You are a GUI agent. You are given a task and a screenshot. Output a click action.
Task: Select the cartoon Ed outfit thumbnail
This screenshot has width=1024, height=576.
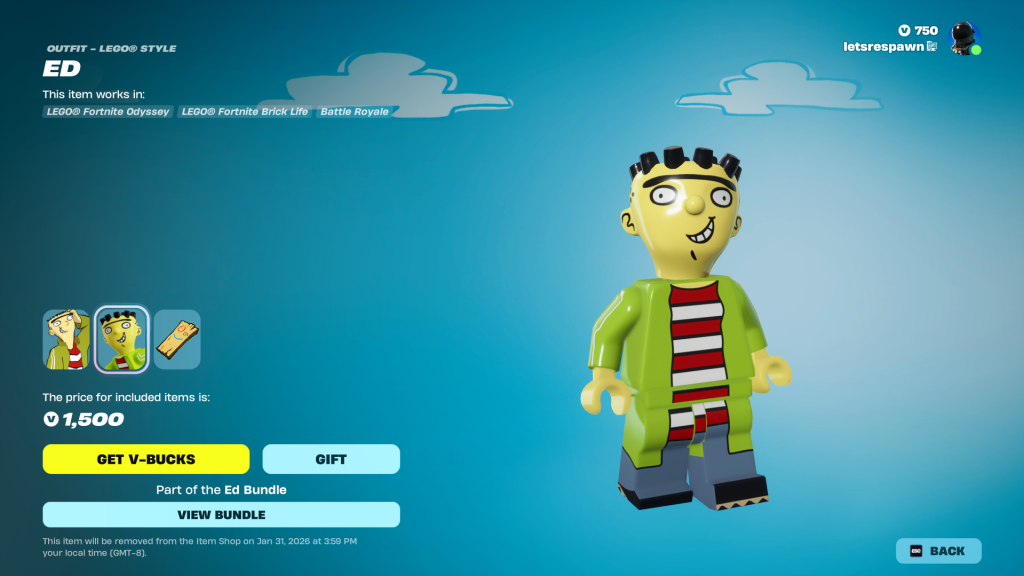66,339
